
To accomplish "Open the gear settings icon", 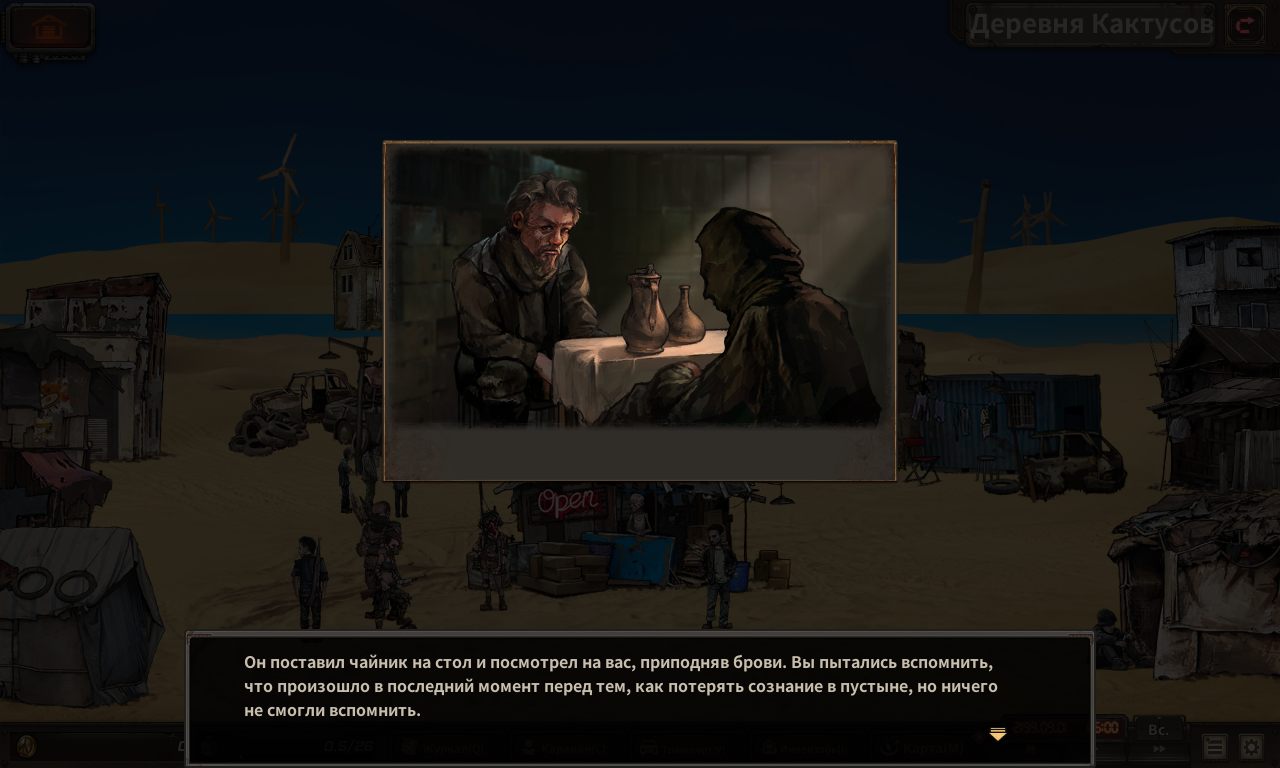I will [1251, 747].
